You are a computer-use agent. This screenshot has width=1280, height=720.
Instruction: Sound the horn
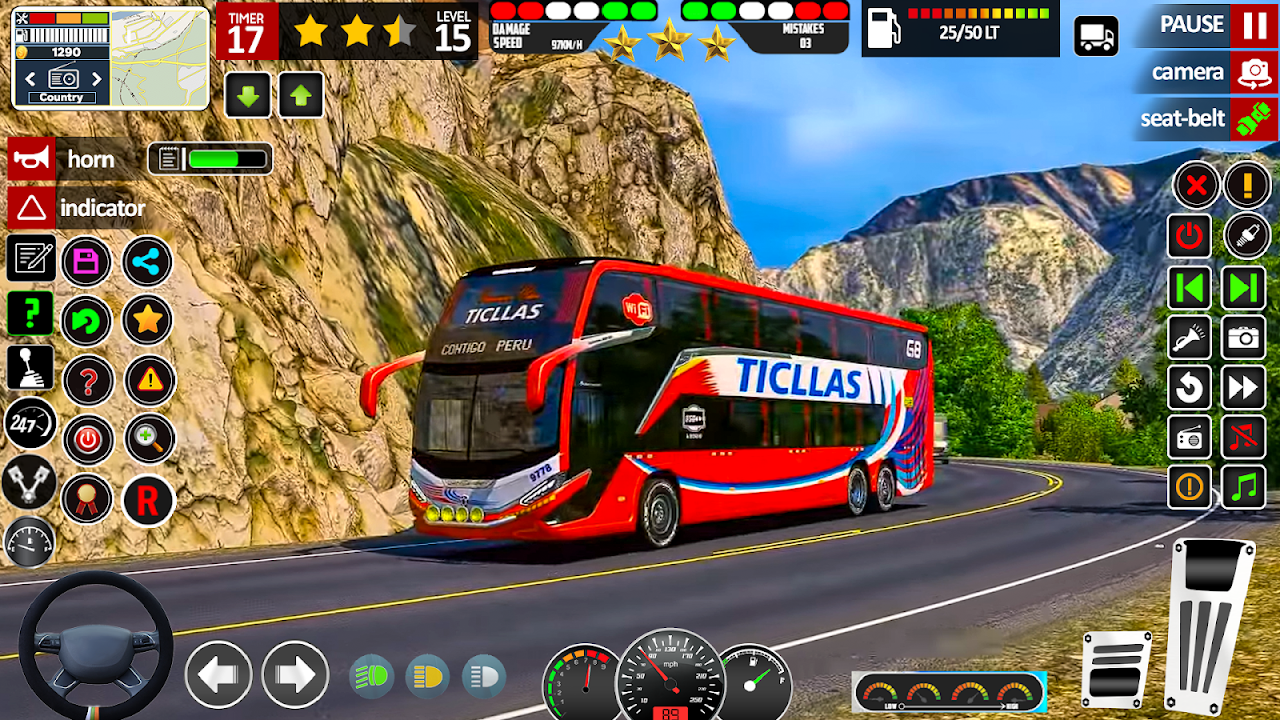(x=31, y=159)
